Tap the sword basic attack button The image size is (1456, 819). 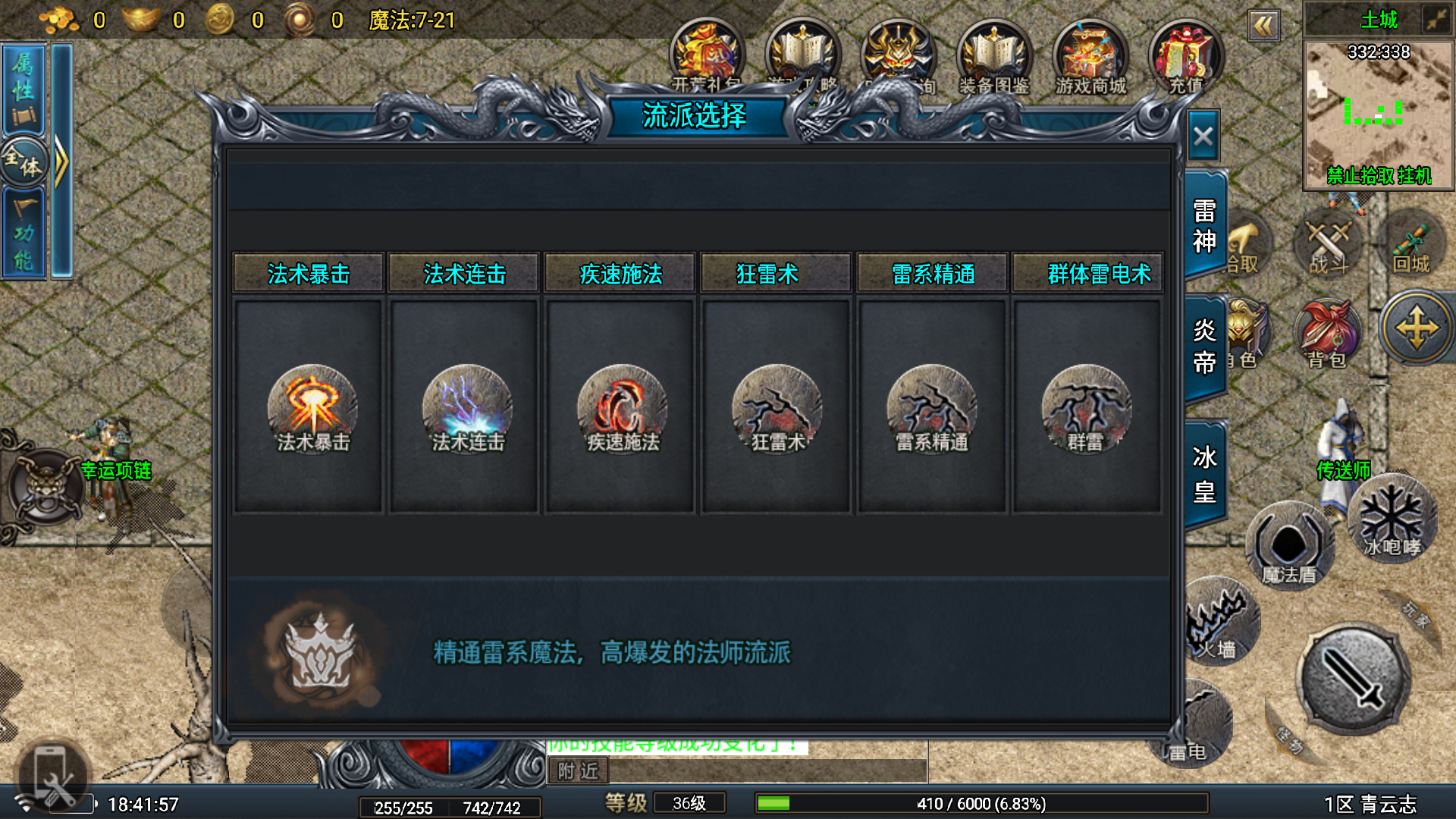pyautogui.click(x=1354, y=679)
